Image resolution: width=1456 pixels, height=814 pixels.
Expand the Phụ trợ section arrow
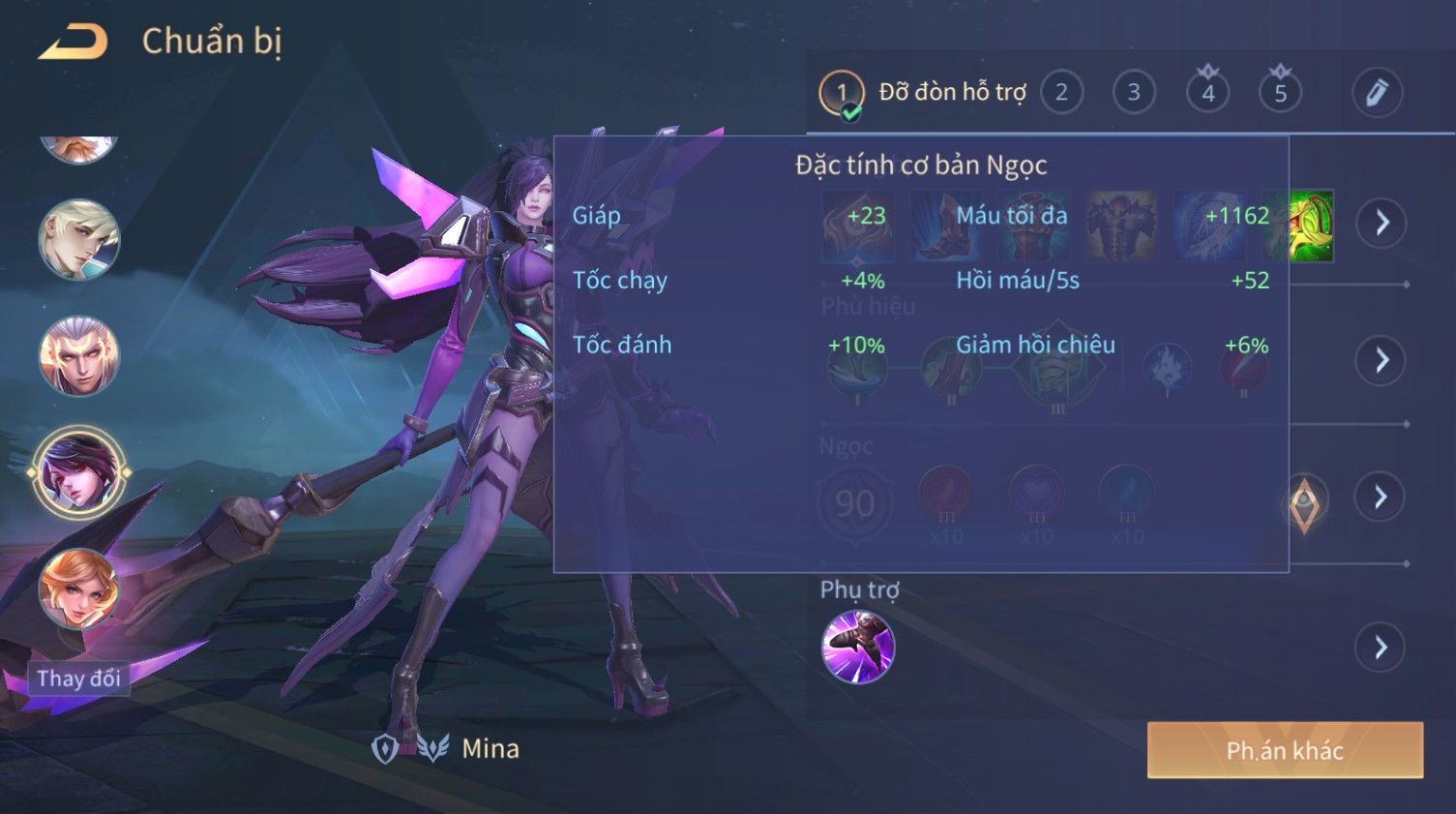(1381, 648)
